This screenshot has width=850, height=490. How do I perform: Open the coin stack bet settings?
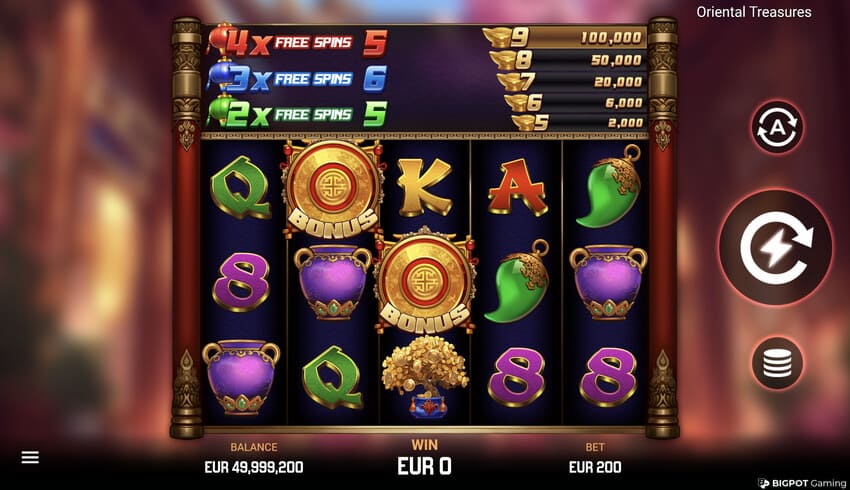tap(777, 363)
